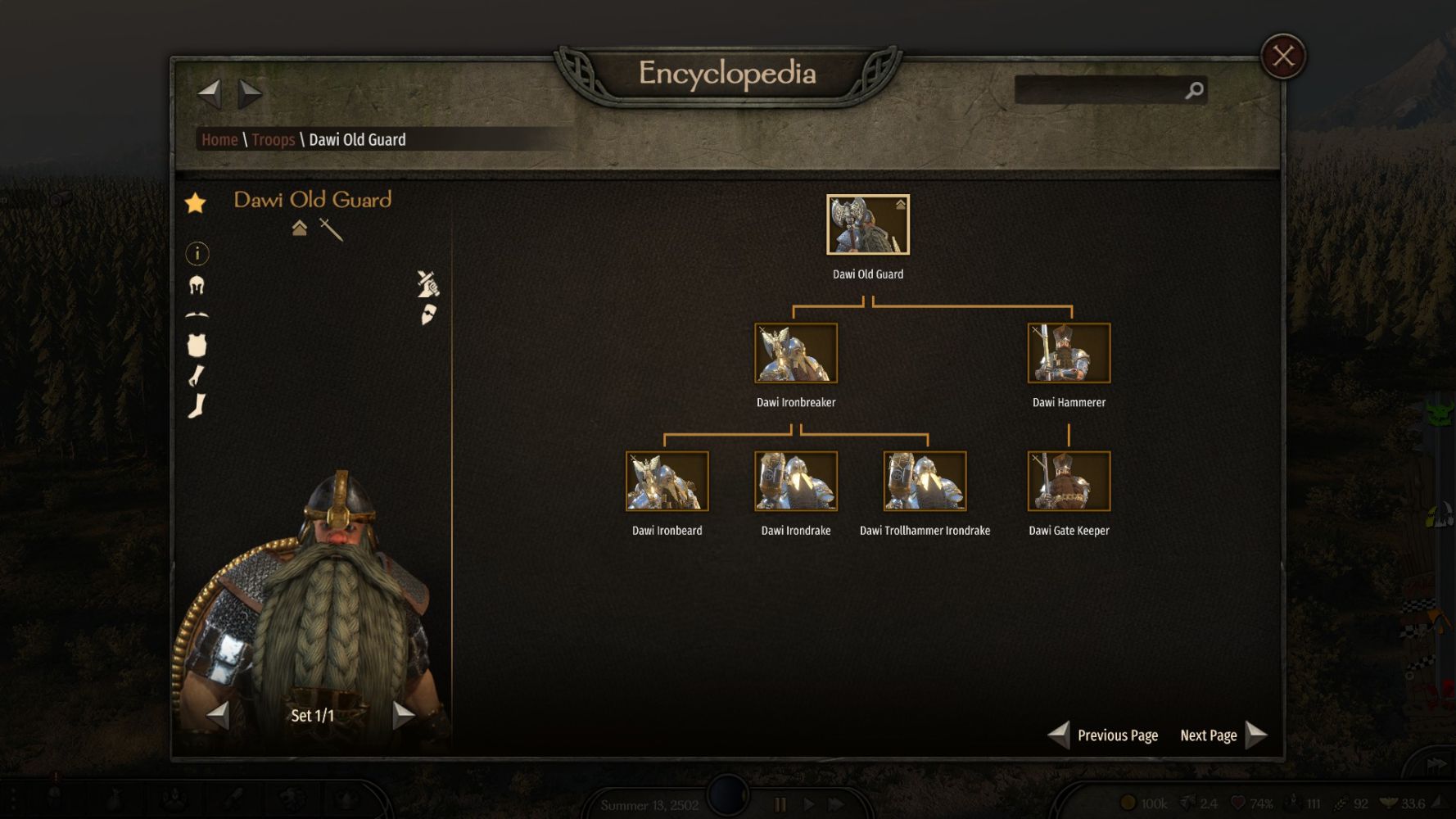
Task: Show the next equipment set
Action: pyautogui.click(x=403, y=715)
